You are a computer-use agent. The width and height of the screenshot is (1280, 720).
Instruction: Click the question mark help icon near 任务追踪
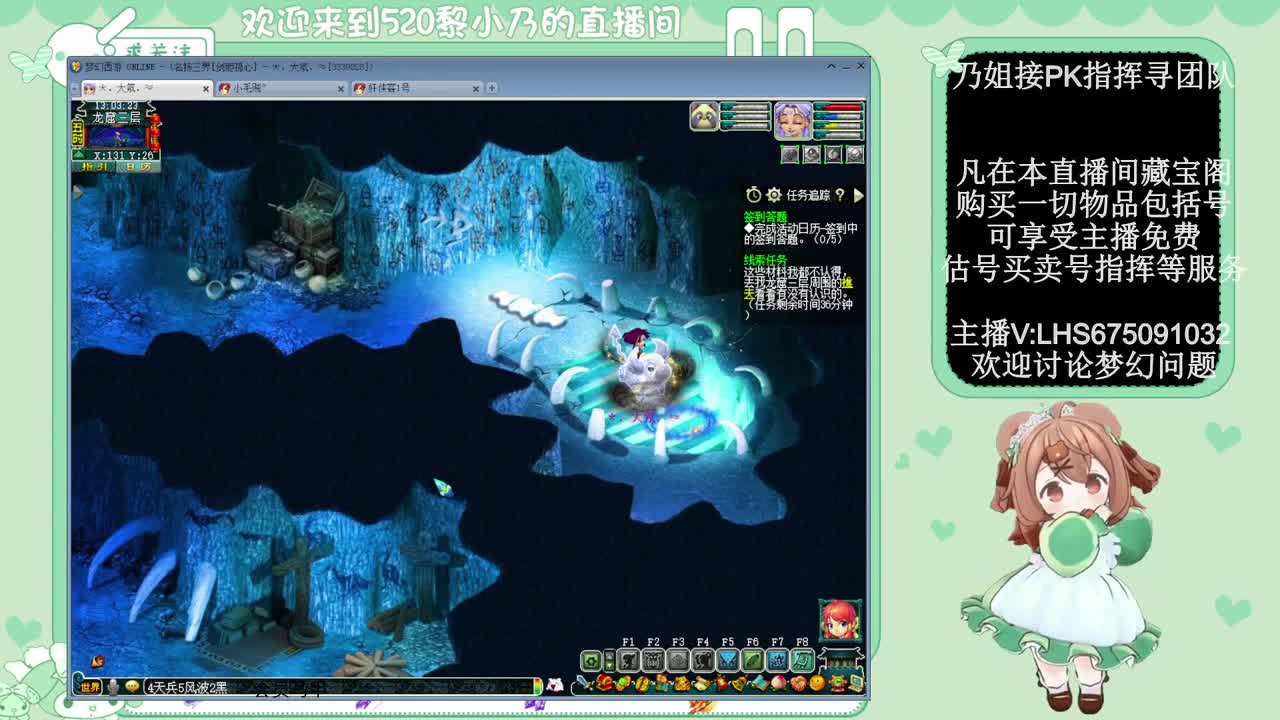pyautogui.click(x=840, y=195)
